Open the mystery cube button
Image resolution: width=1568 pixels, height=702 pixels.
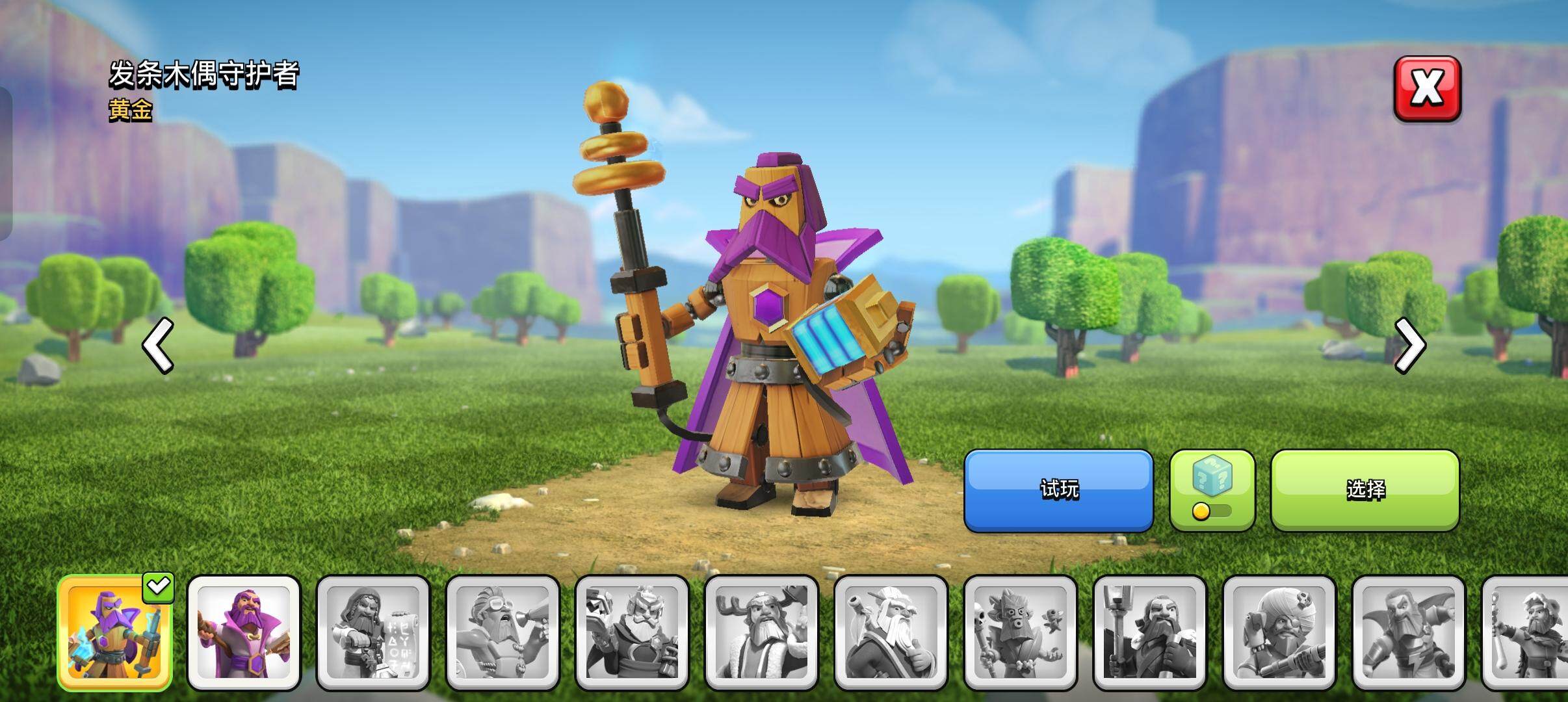[1212, 490]
